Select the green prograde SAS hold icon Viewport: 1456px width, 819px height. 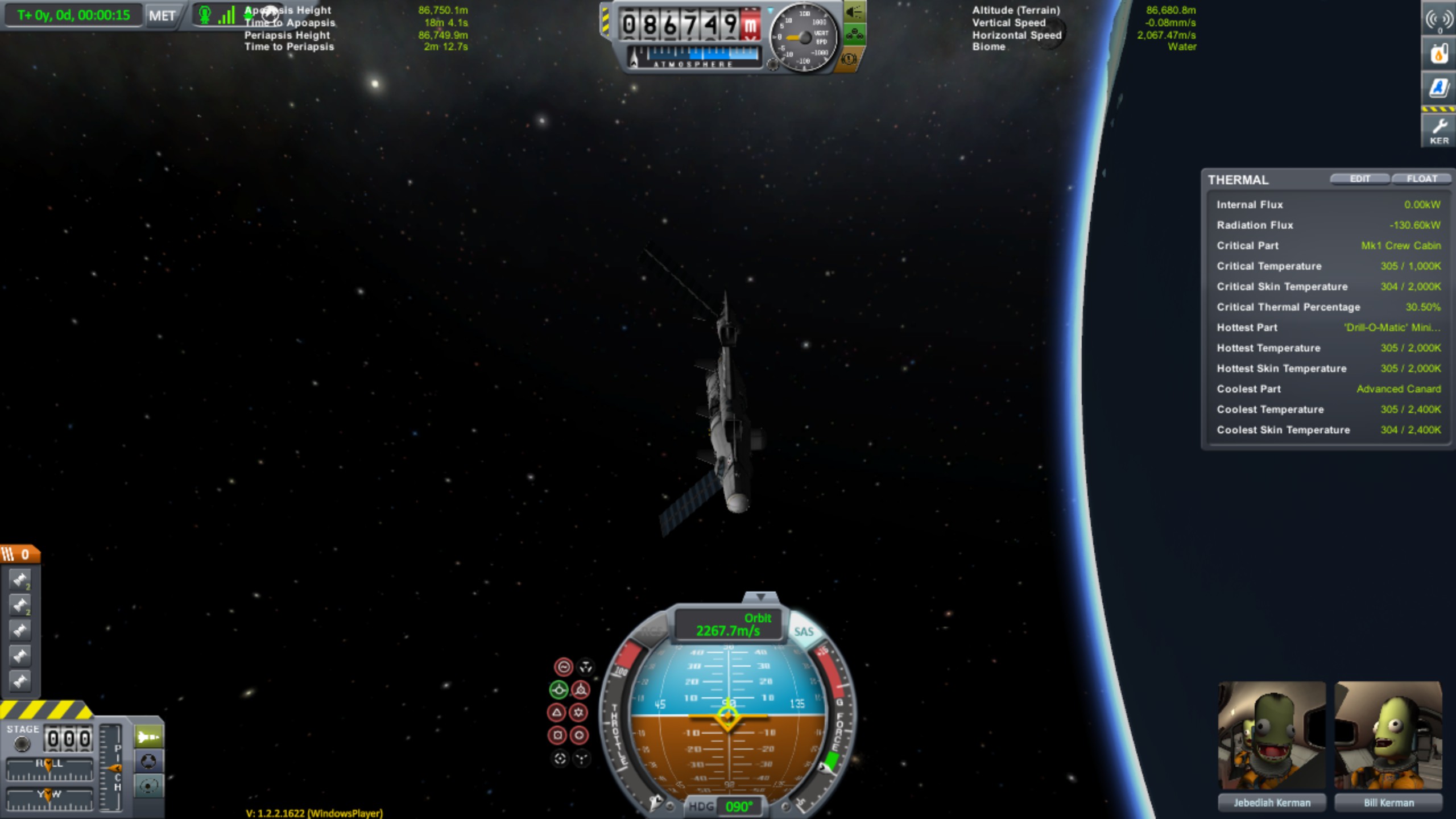pos(559,690)
